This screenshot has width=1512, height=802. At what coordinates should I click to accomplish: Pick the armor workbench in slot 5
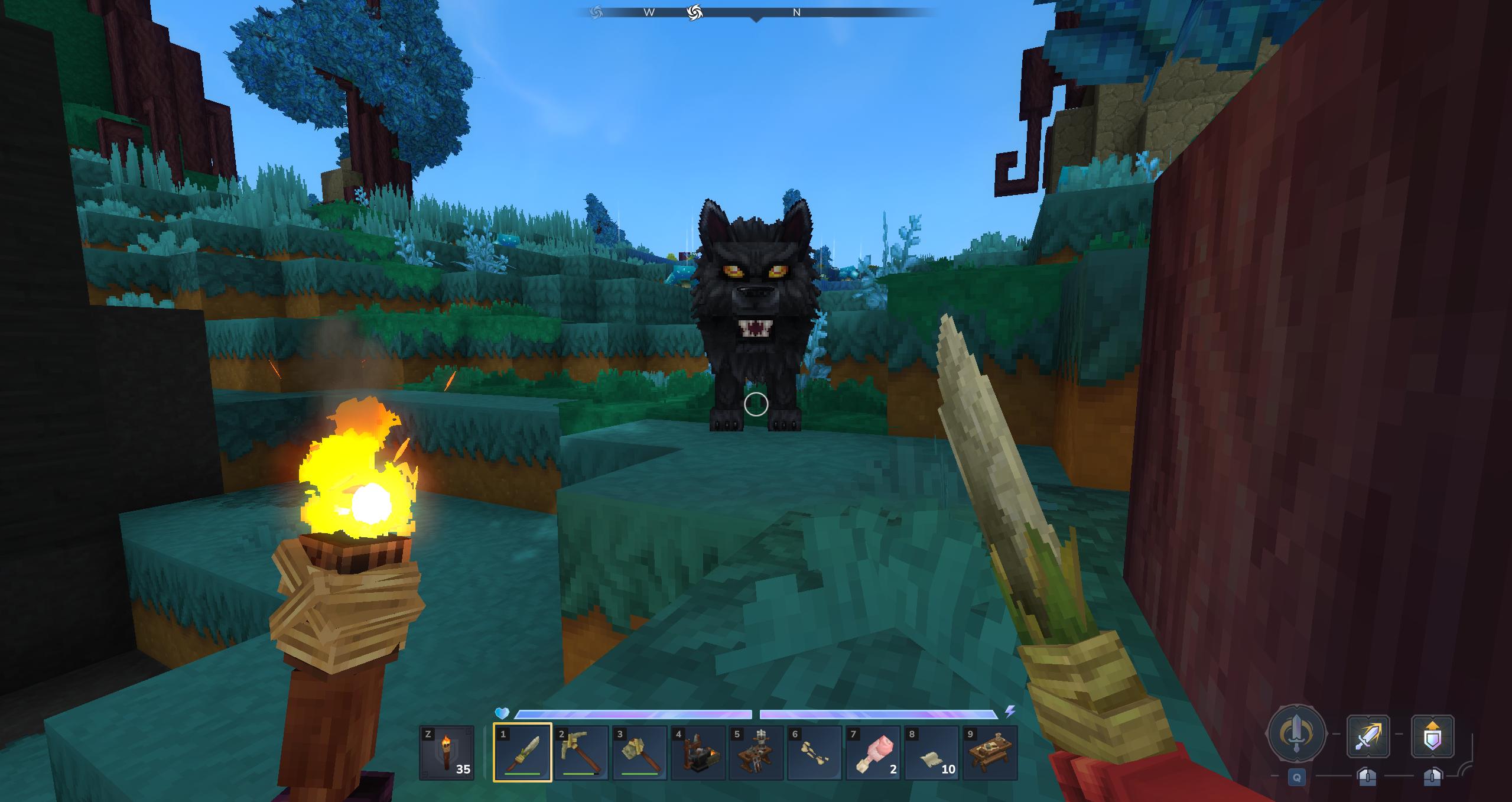[756, 752]
